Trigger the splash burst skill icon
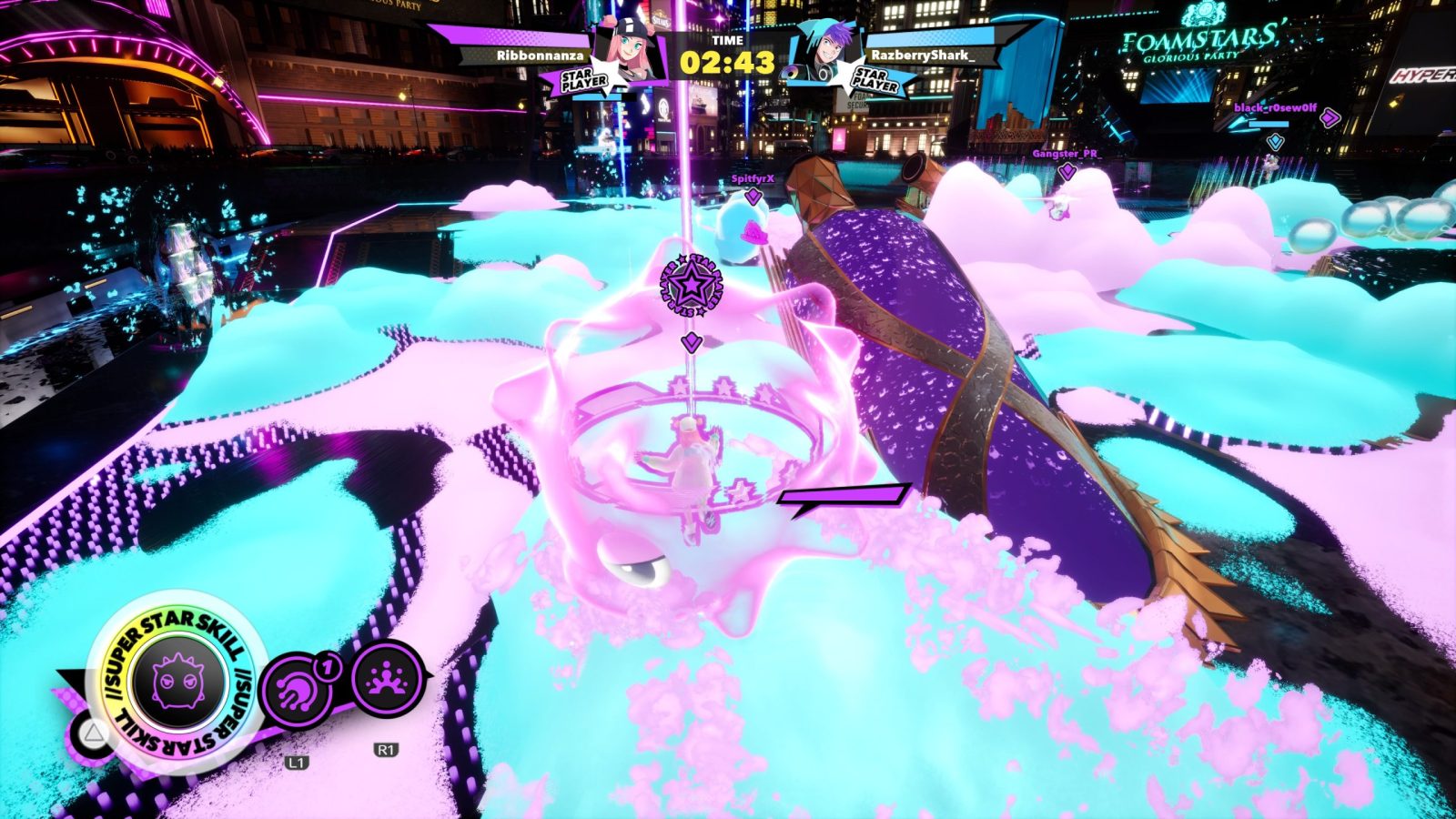The image size is (1456, 819). [387, 680]
